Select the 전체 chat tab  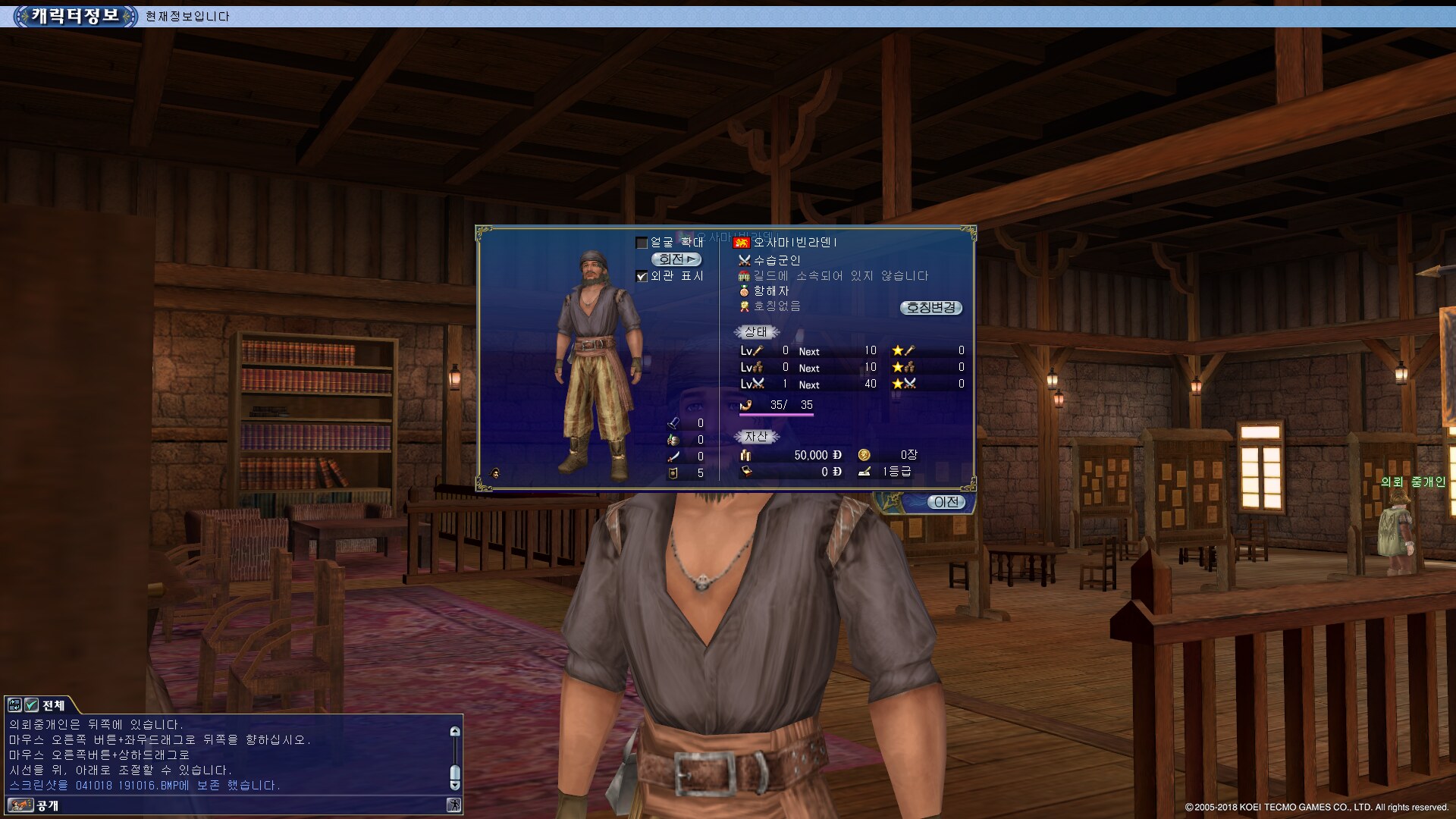pyautogui.click(x=54, y=705)
